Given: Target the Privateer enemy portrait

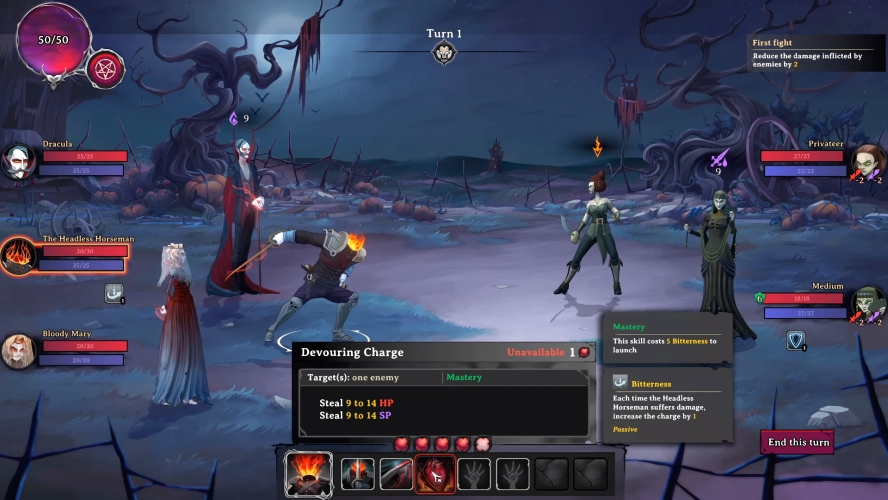Looking at the screenshot, I should click(x=868, y=160).
